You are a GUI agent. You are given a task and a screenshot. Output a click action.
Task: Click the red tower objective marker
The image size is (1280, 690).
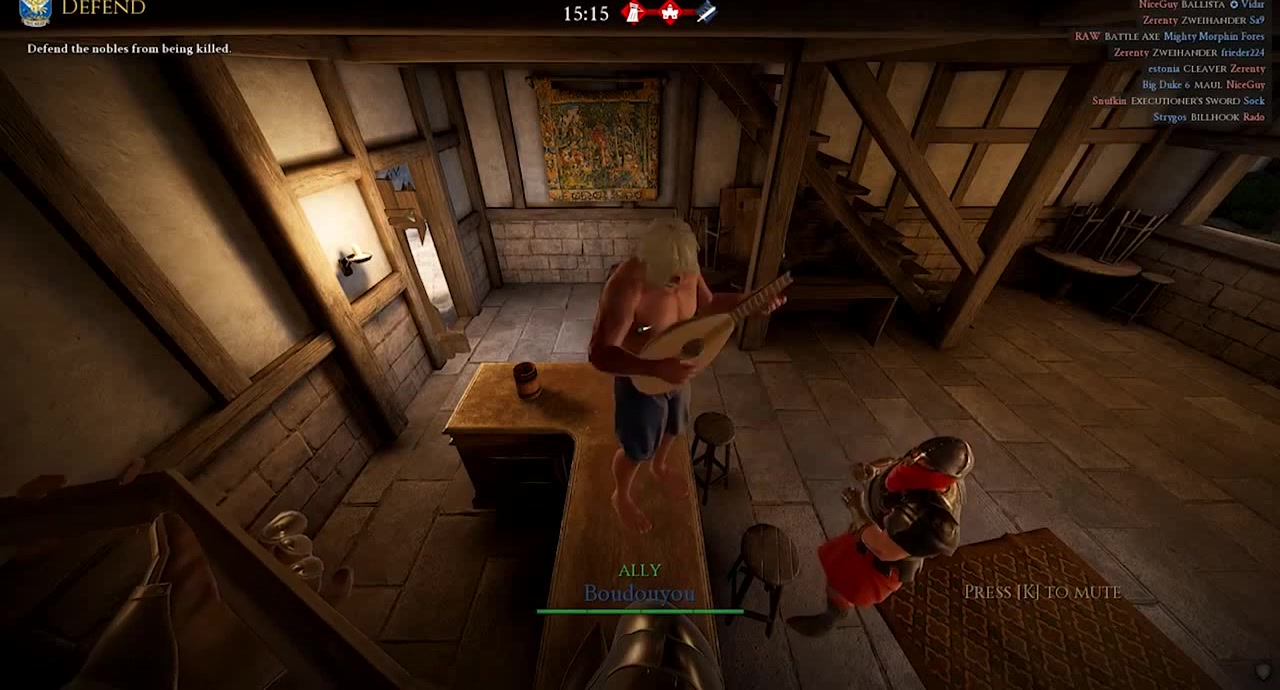click(x=633, y=13)
